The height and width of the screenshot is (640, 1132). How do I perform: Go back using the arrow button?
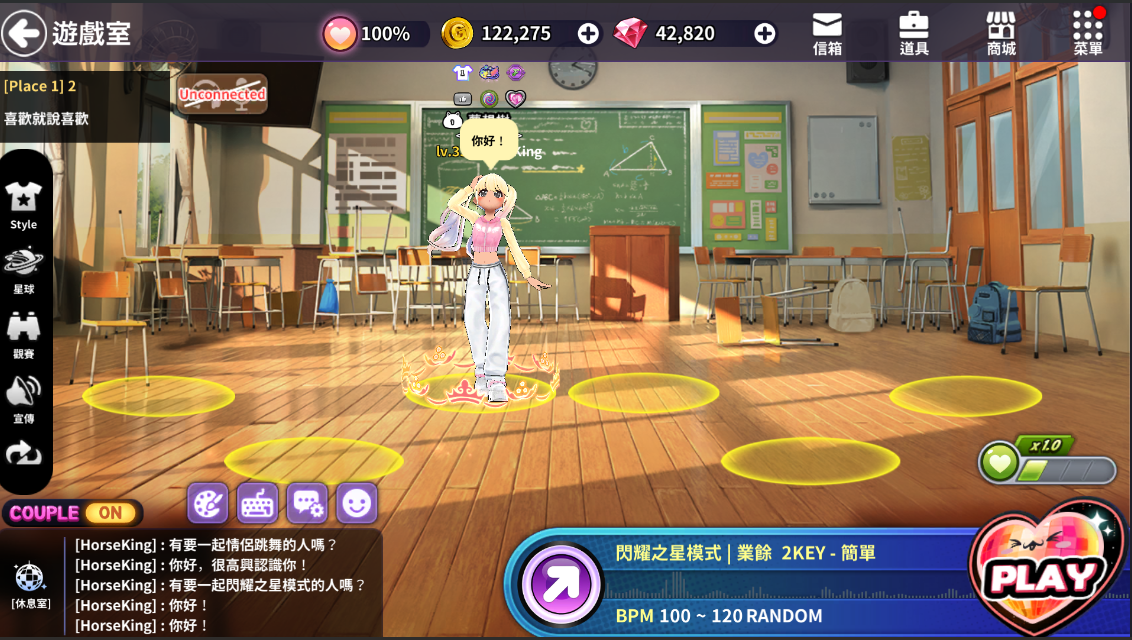23,33
